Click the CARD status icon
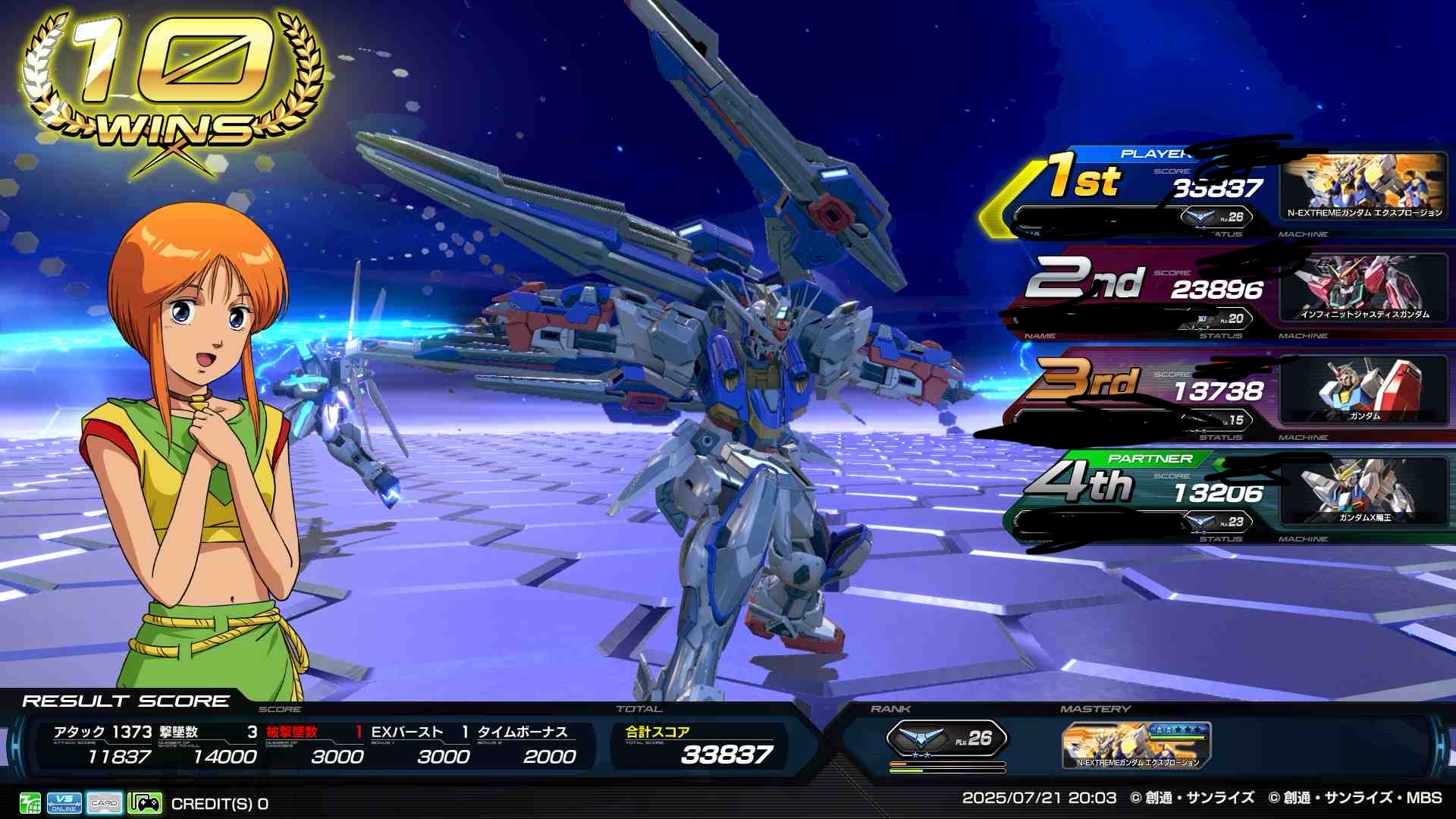The image size is (1456, 819). tap(105, 802)
